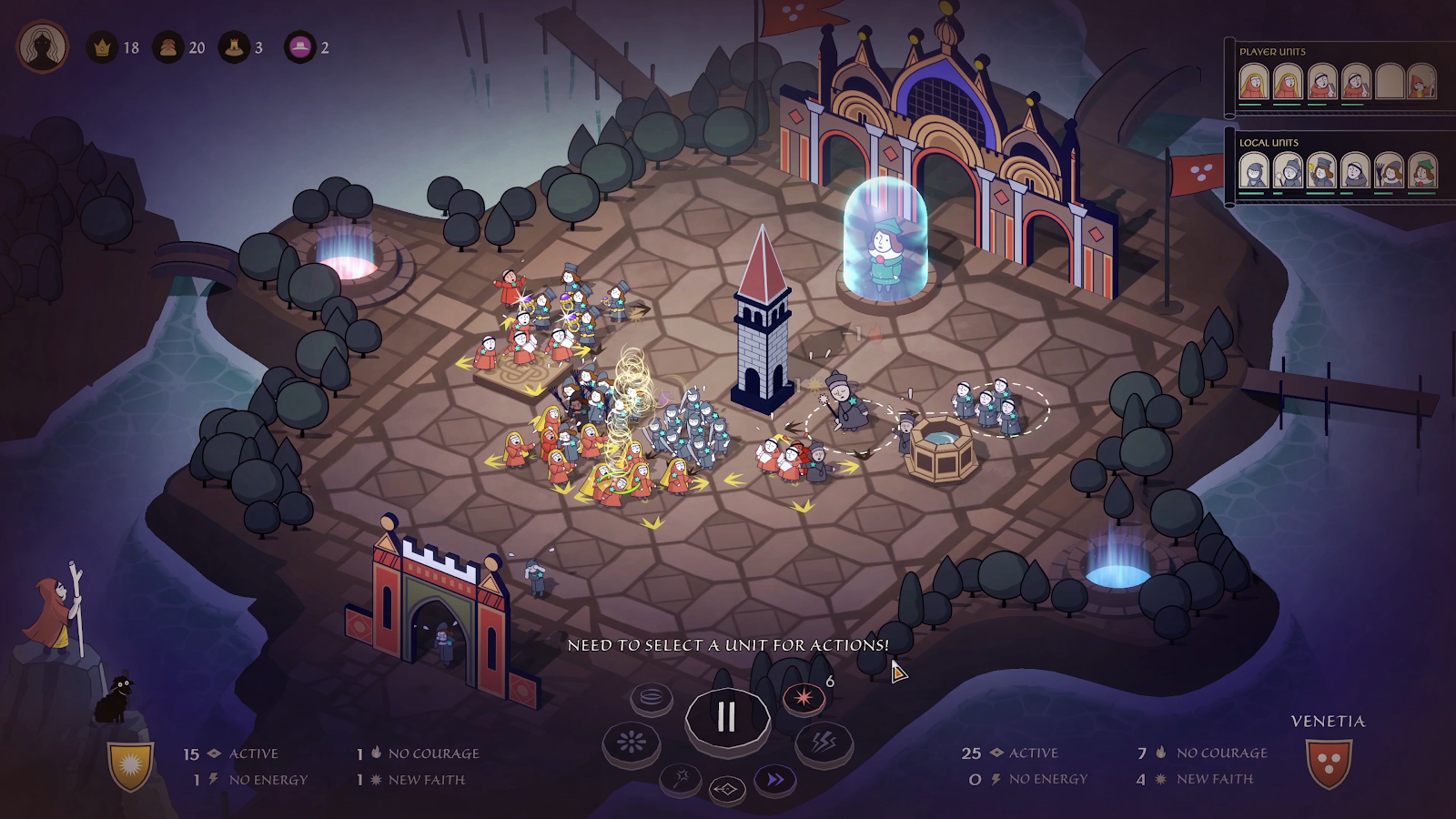Use the triple lightning bolt ability

click(x=824, y=743)
